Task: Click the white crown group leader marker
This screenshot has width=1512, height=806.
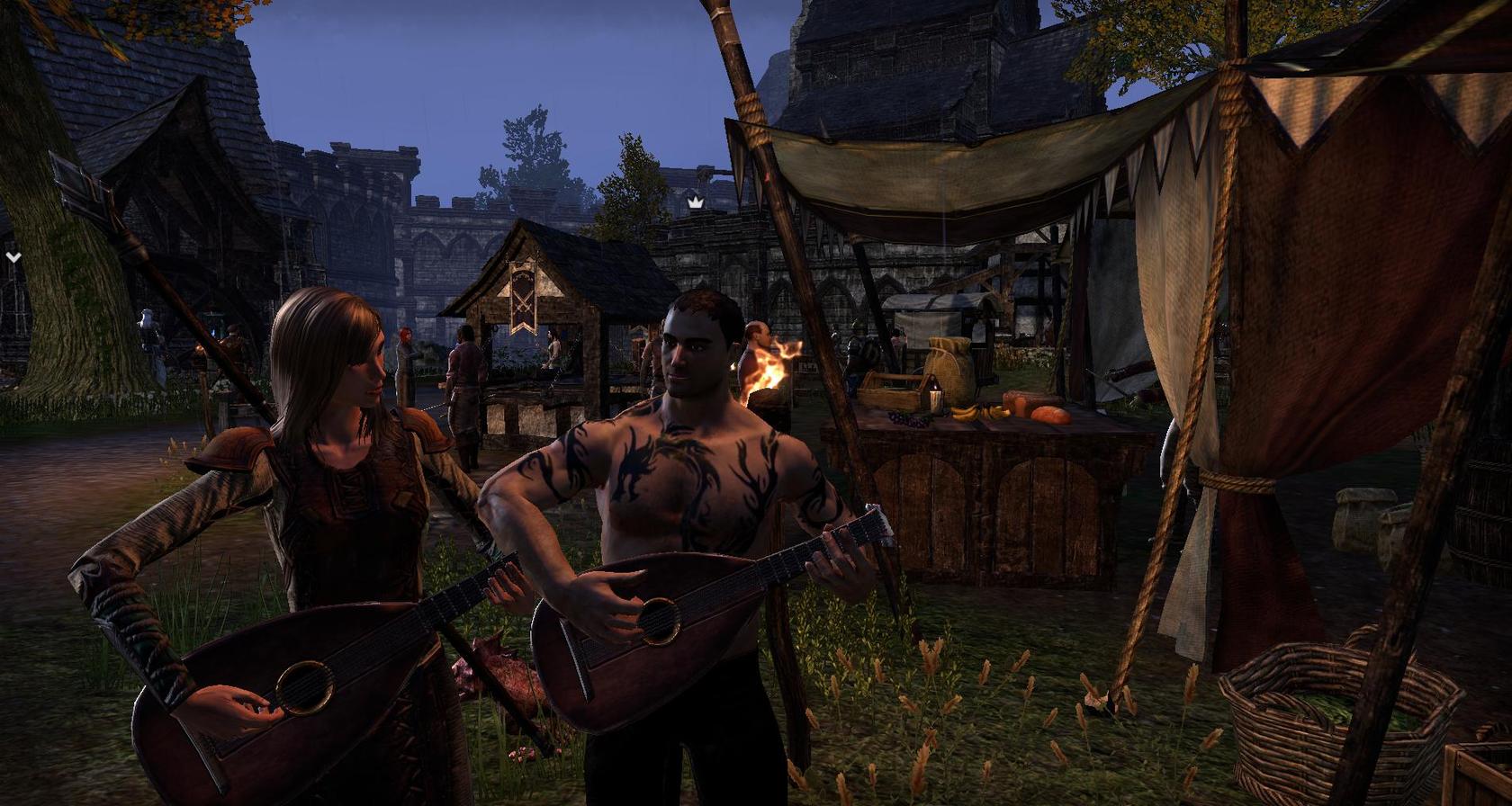Action: click(x=695, y=203)
